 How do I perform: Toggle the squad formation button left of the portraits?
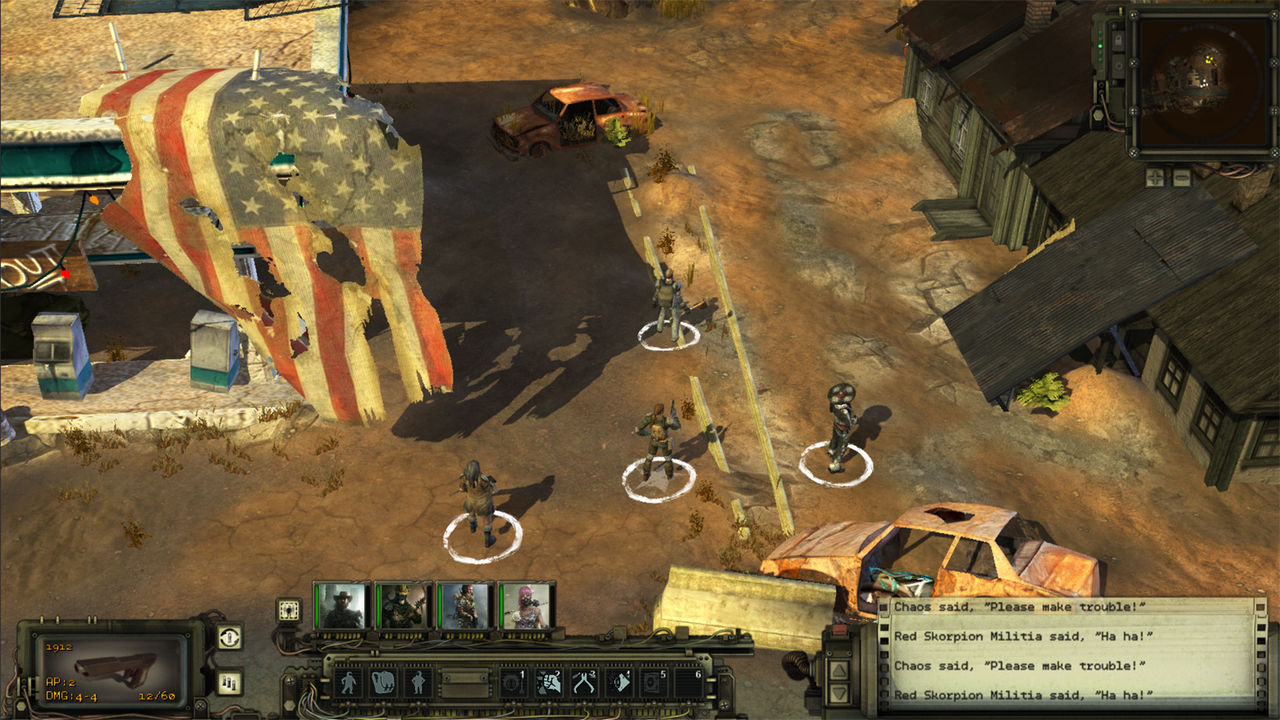[287, 609]
